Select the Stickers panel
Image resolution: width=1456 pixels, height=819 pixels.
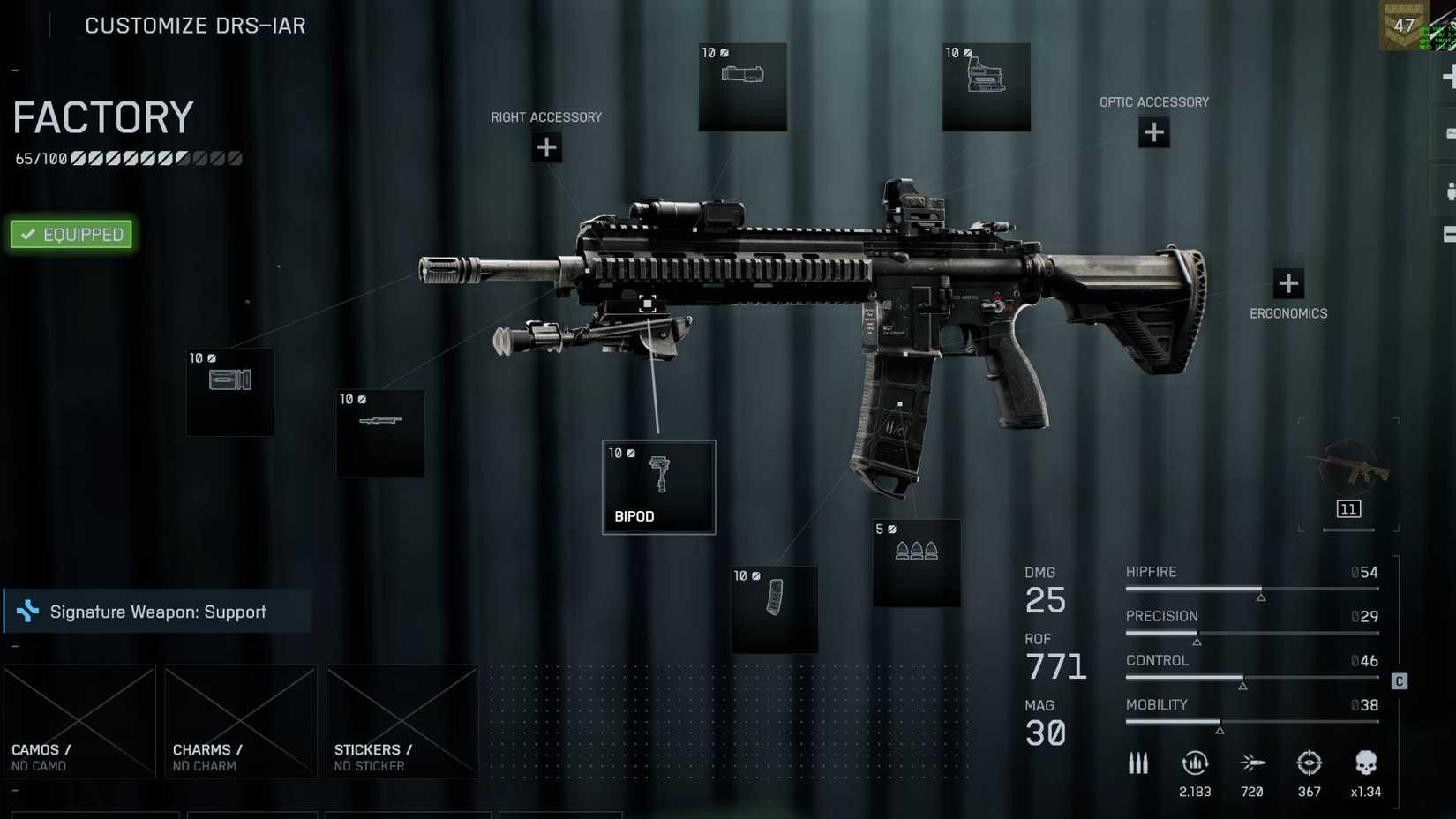pos(402,721)
